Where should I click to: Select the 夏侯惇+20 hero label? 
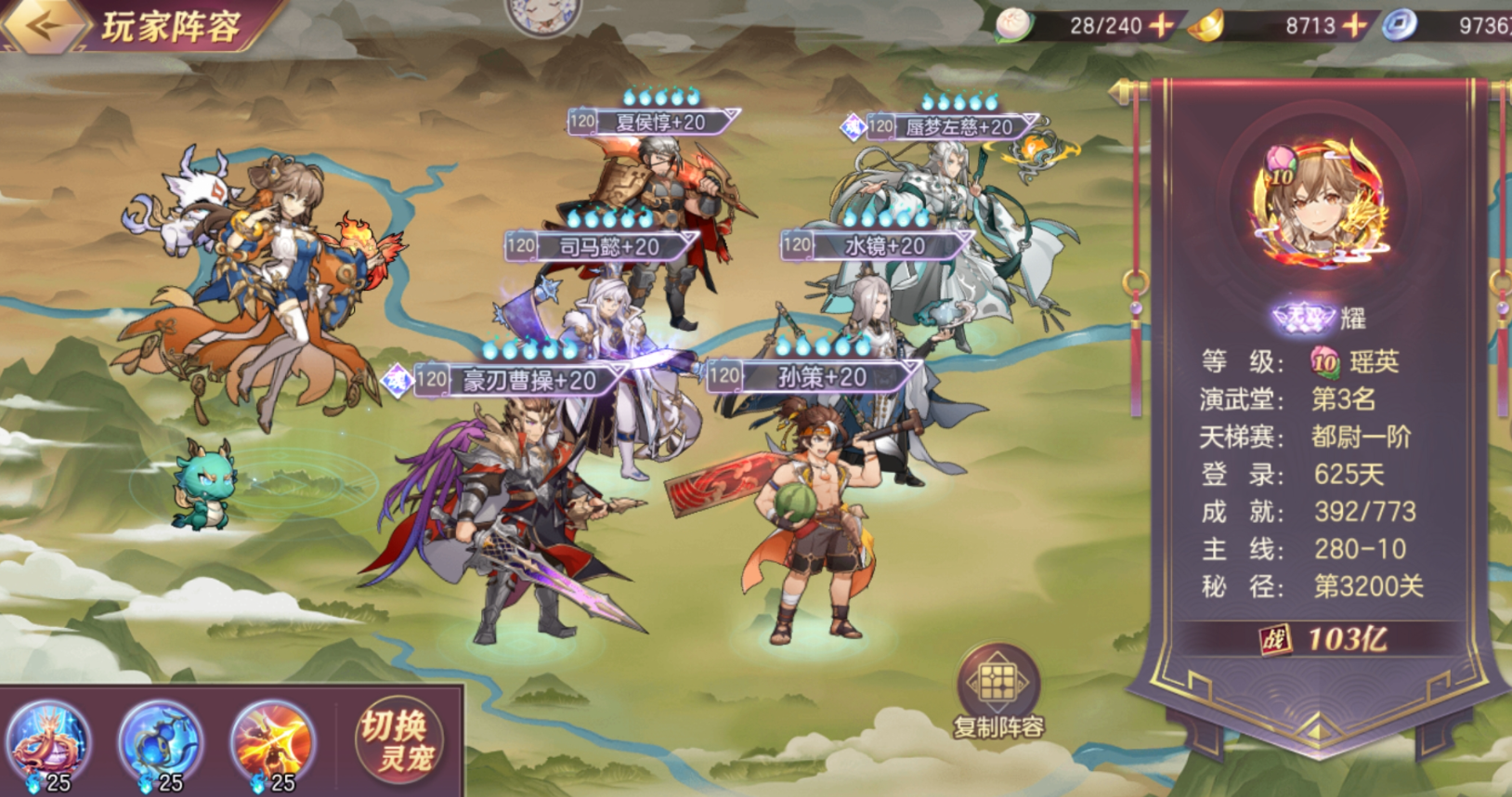click(x=659, y=122)
